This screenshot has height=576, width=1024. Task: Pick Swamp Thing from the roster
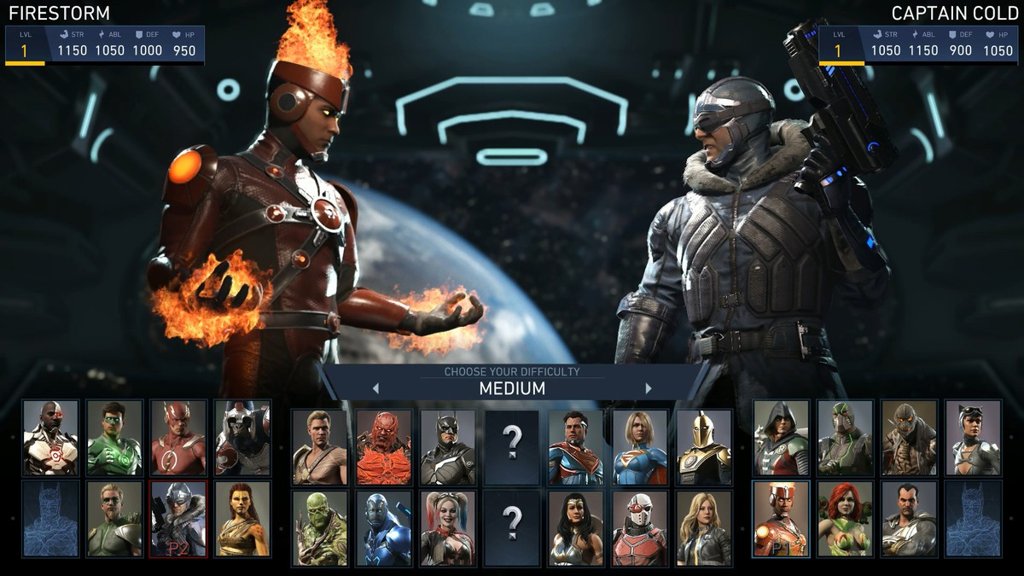[320, 527]
